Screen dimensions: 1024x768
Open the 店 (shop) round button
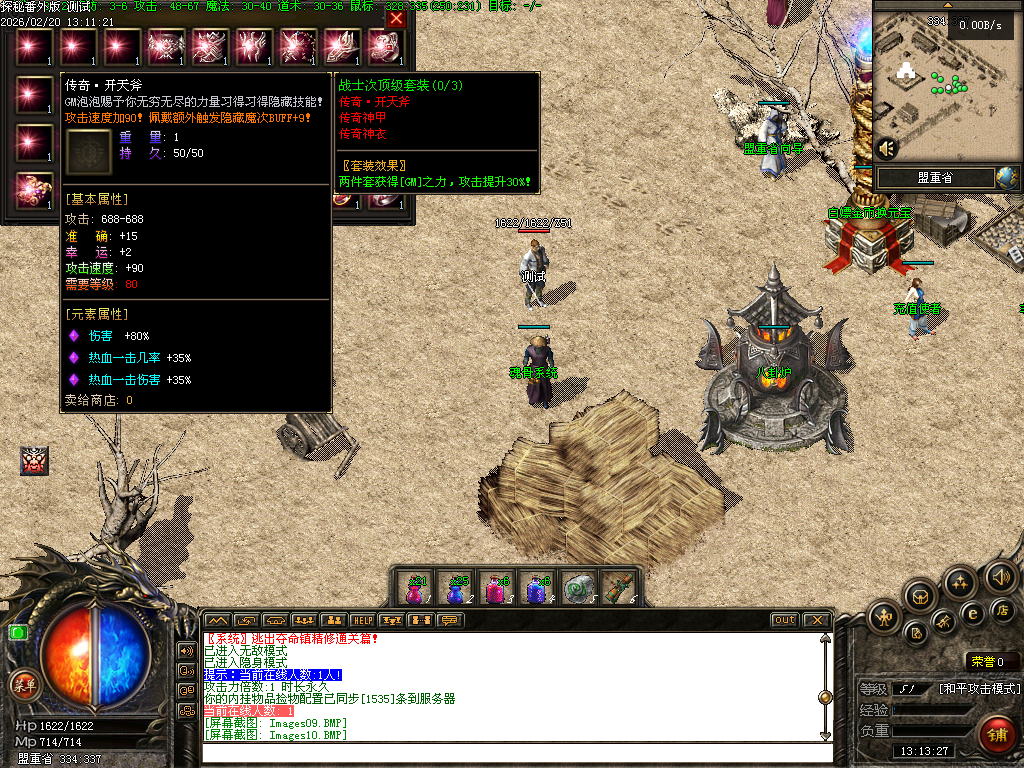1001,611
